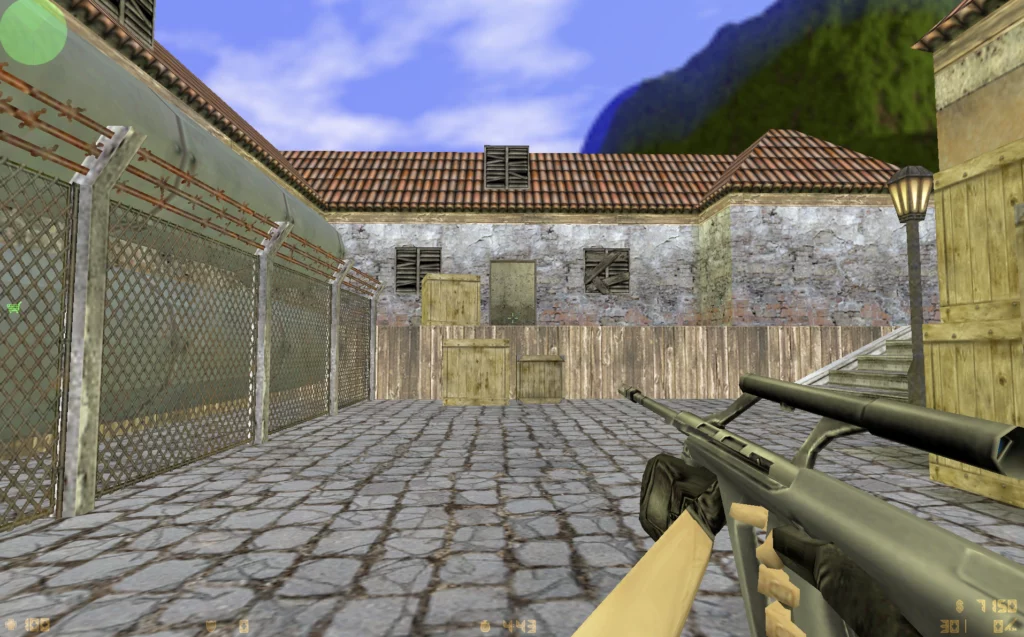This screenshot has height=637, width=1024.
Task: Click the green circular radar
Action: [32, 30]
